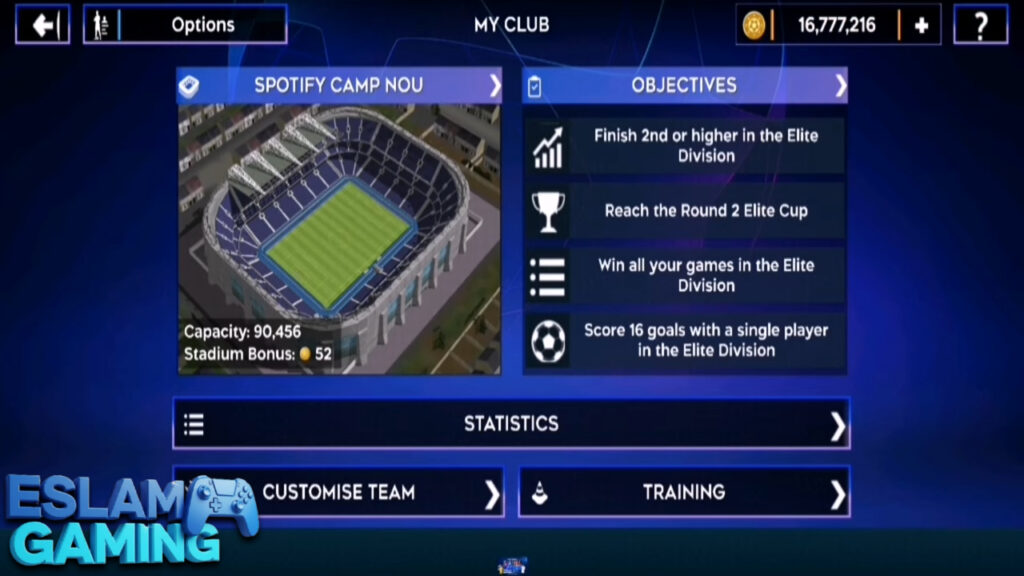Image resolution: width=1024 pixels, height=576 pixels.
Task: Open the Options menu
Action: click(x=186, y=25)
